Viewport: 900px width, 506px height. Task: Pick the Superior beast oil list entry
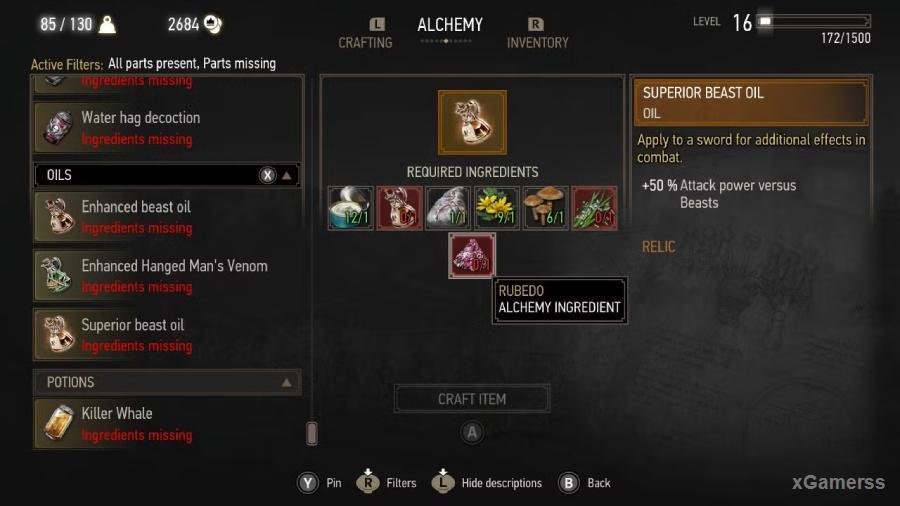click(x=168, y=335)
